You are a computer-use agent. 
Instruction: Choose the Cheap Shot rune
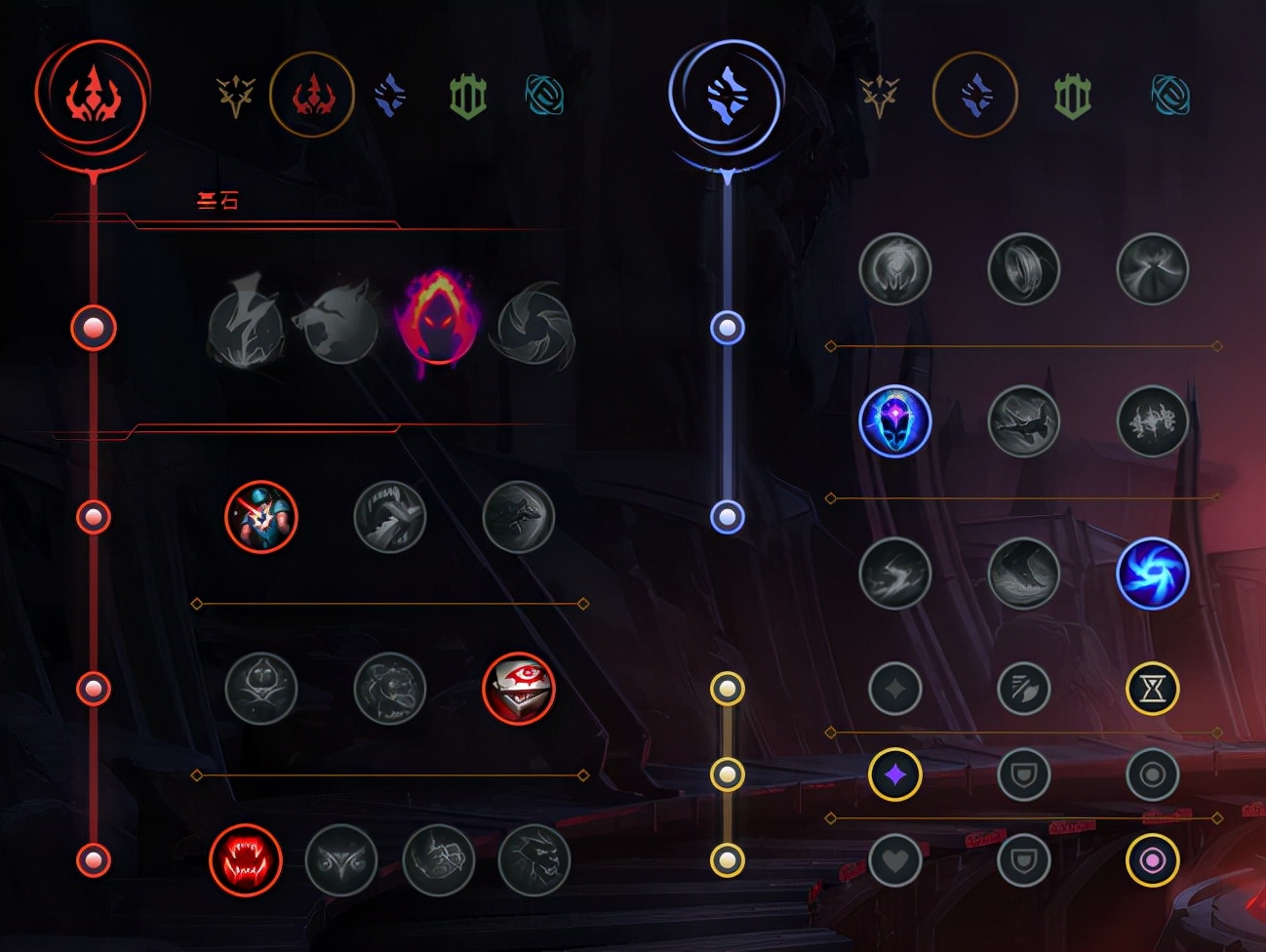(x=261, y=516)
